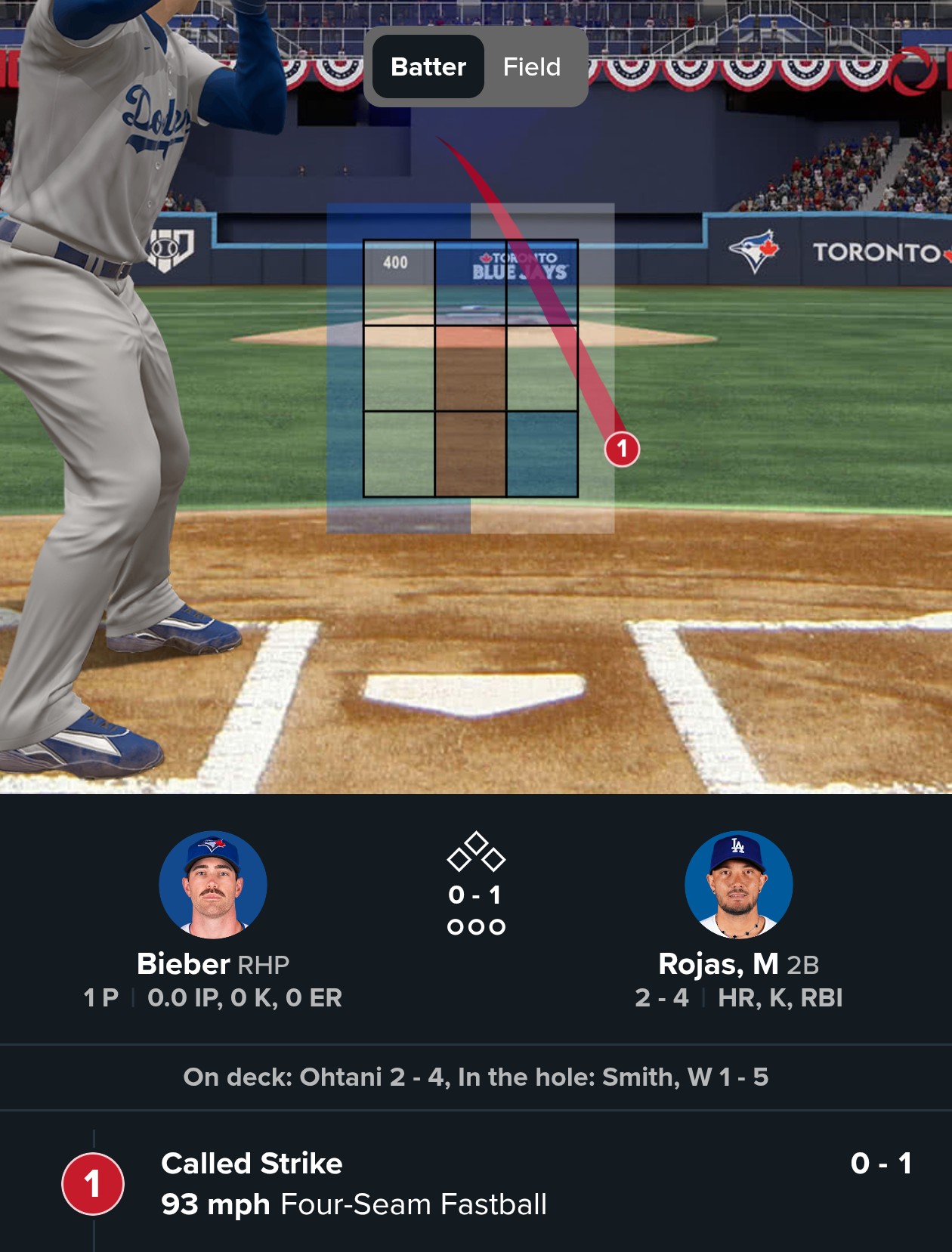Tap the Bieber RHP name label
Viewport: 952px width, 1252px height.
(213, 964)
